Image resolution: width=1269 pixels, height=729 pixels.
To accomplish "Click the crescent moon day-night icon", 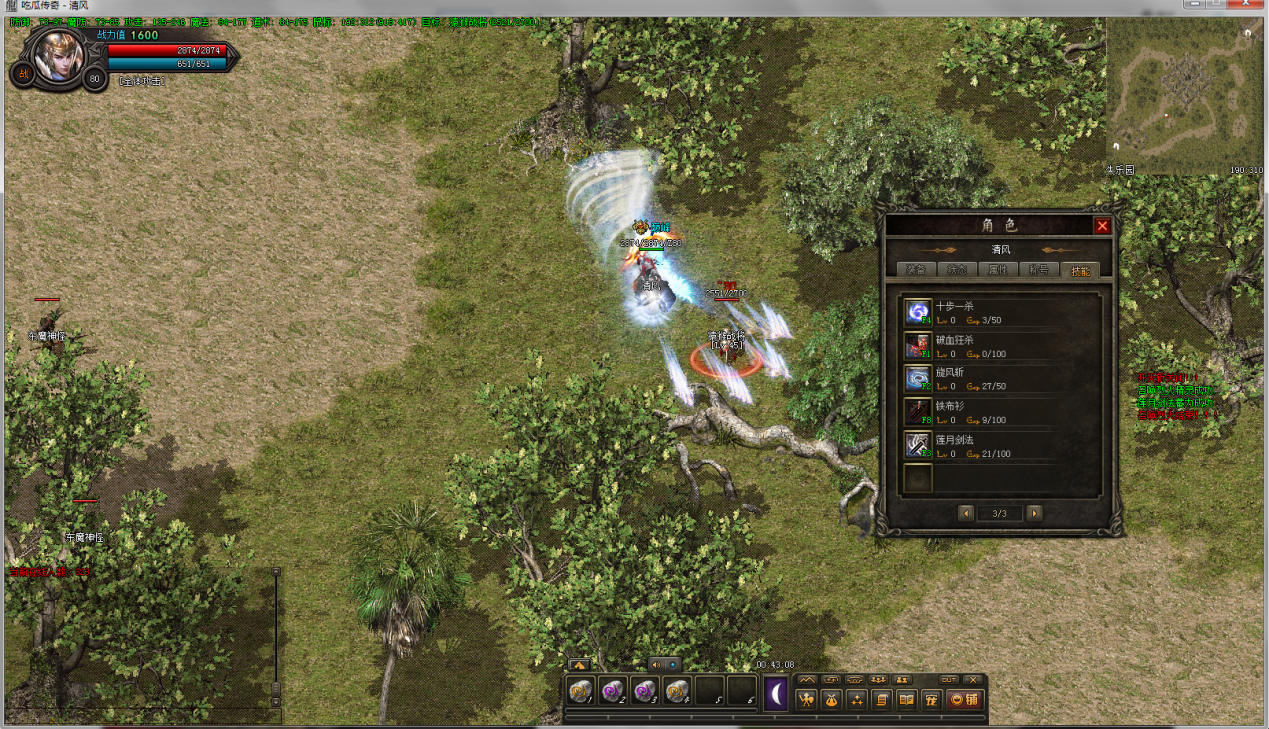I will [776, 694].
